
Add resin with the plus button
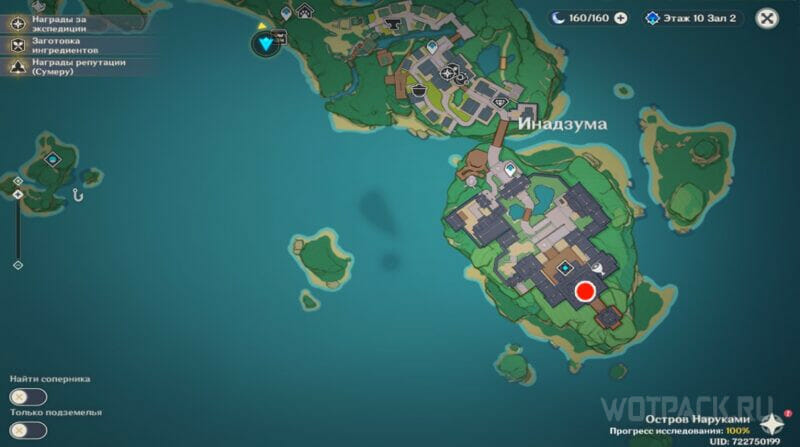click(x=621, y=18)
